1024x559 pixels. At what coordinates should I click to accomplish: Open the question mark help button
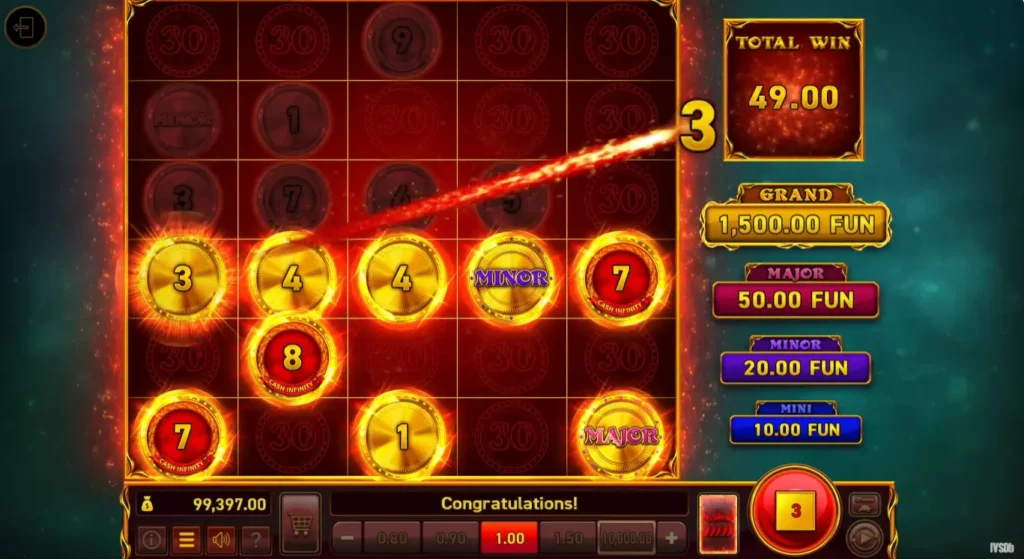tap(255, 539)
